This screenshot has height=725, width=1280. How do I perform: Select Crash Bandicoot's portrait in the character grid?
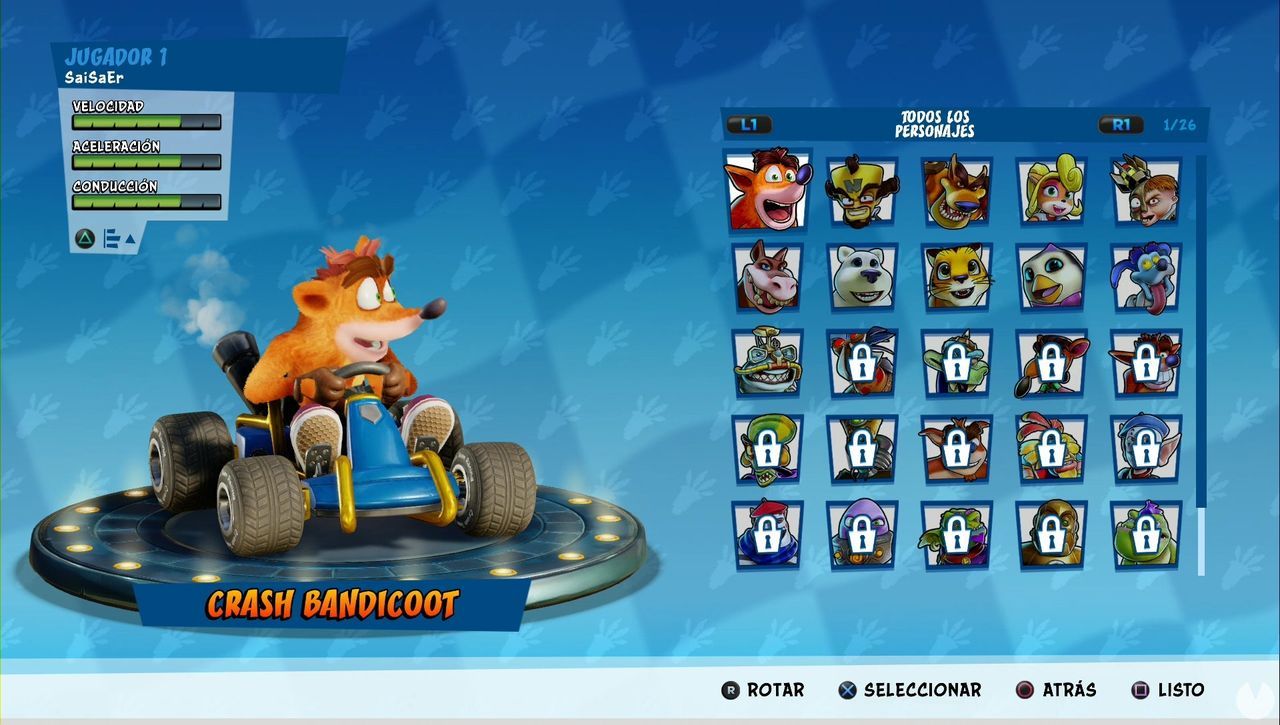coord(768,190)
